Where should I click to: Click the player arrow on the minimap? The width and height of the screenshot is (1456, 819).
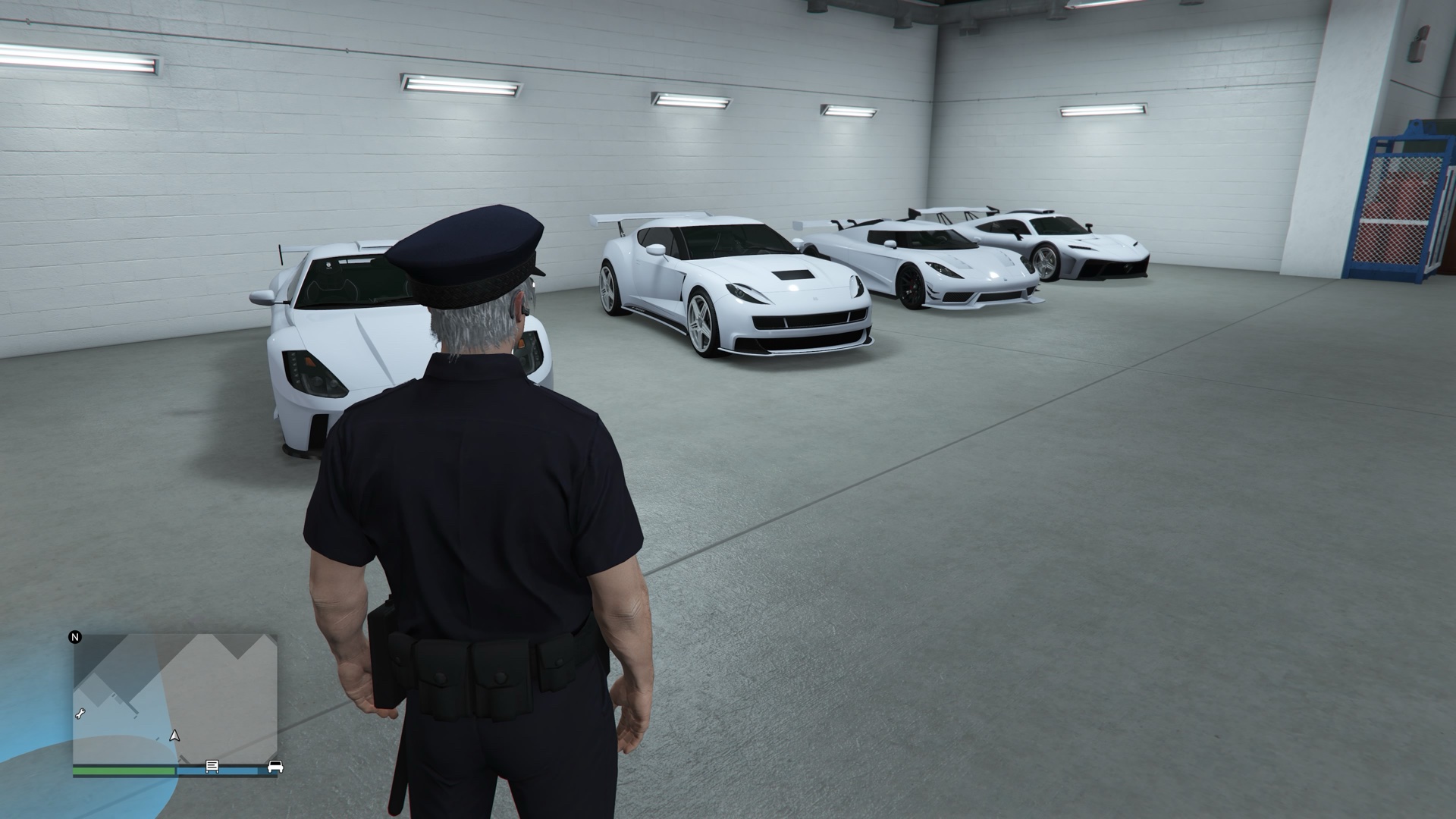[175, 736]
